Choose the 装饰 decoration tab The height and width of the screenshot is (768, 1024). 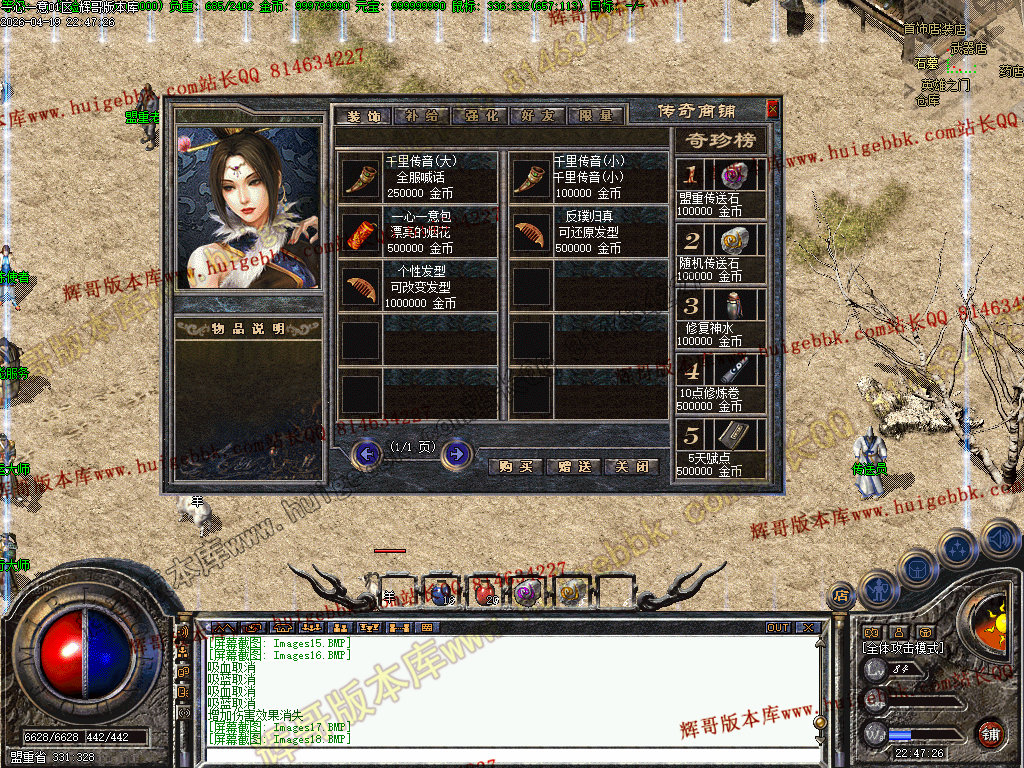click(x=363, y=115)
